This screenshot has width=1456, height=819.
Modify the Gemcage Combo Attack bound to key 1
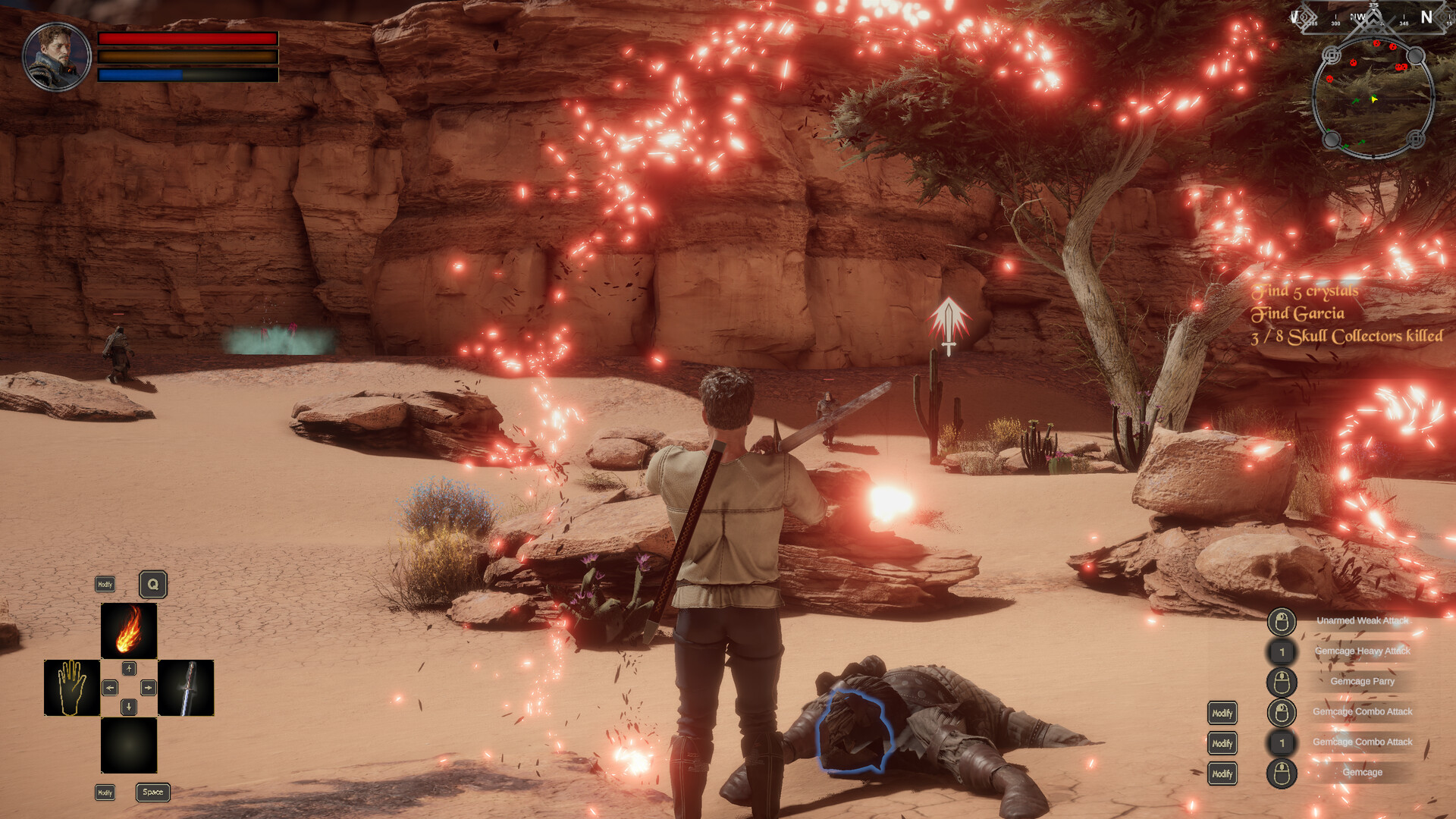tap(1222, 743)
